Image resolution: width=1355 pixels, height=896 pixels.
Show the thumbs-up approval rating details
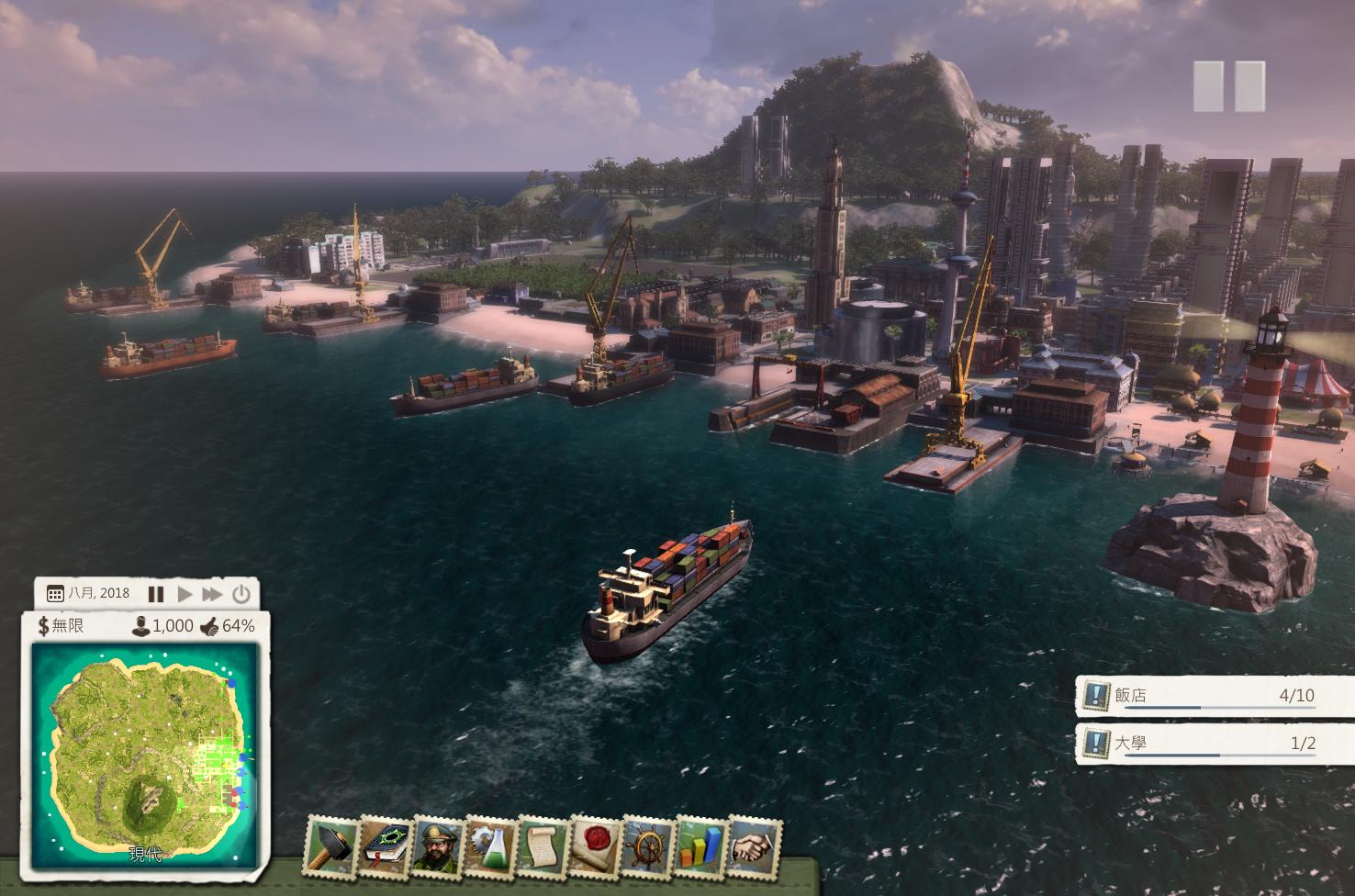[210, 627]
